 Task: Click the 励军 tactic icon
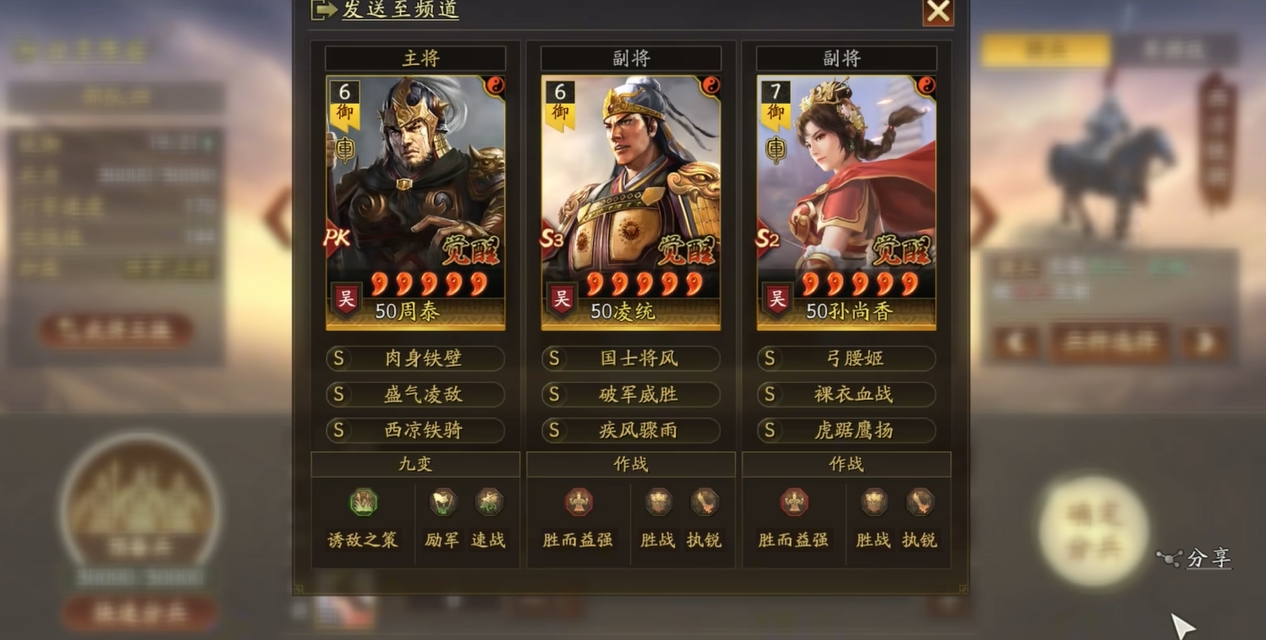pyautogui.click(x=442, y=502)
